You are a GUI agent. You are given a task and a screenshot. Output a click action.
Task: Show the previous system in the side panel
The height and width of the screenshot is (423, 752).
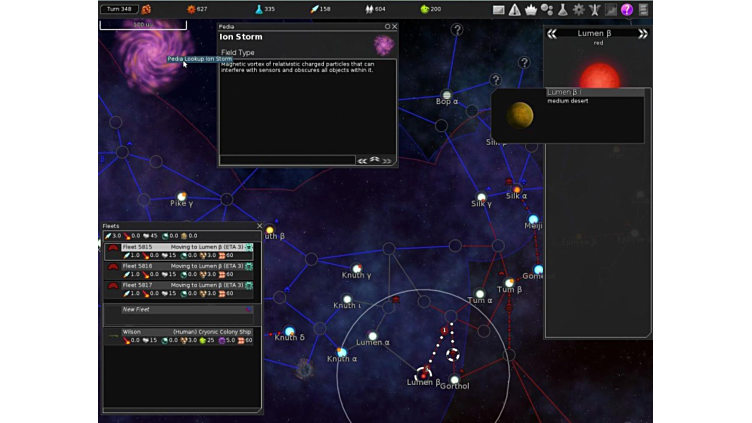[552, 34]
